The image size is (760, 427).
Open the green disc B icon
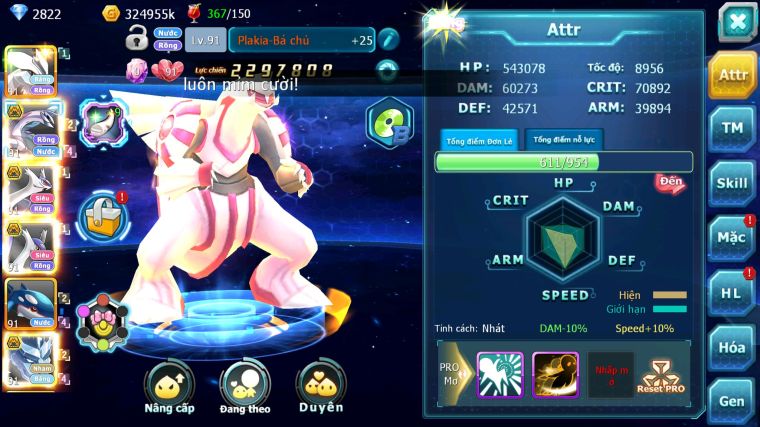point(388,123)
